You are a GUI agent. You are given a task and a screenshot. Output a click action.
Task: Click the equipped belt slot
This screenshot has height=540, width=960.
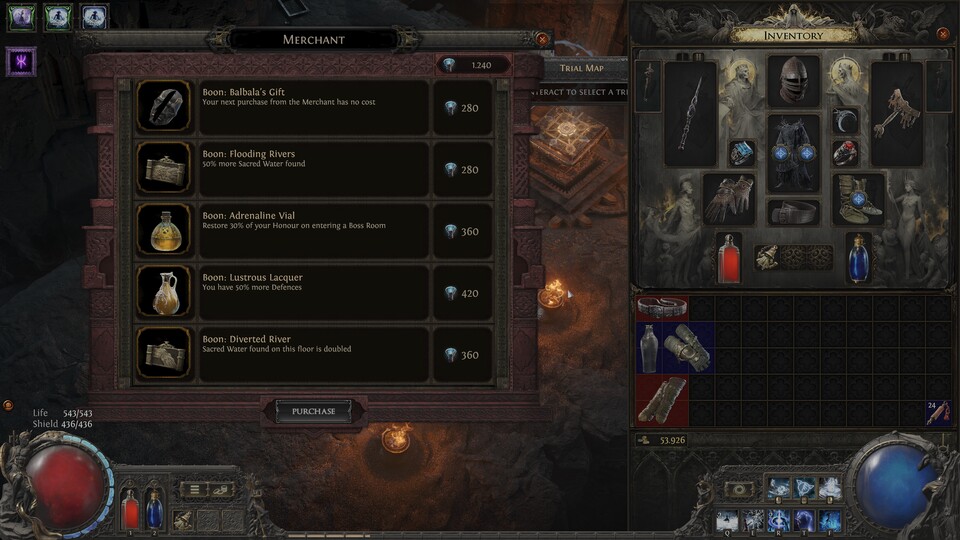(793, 212)
